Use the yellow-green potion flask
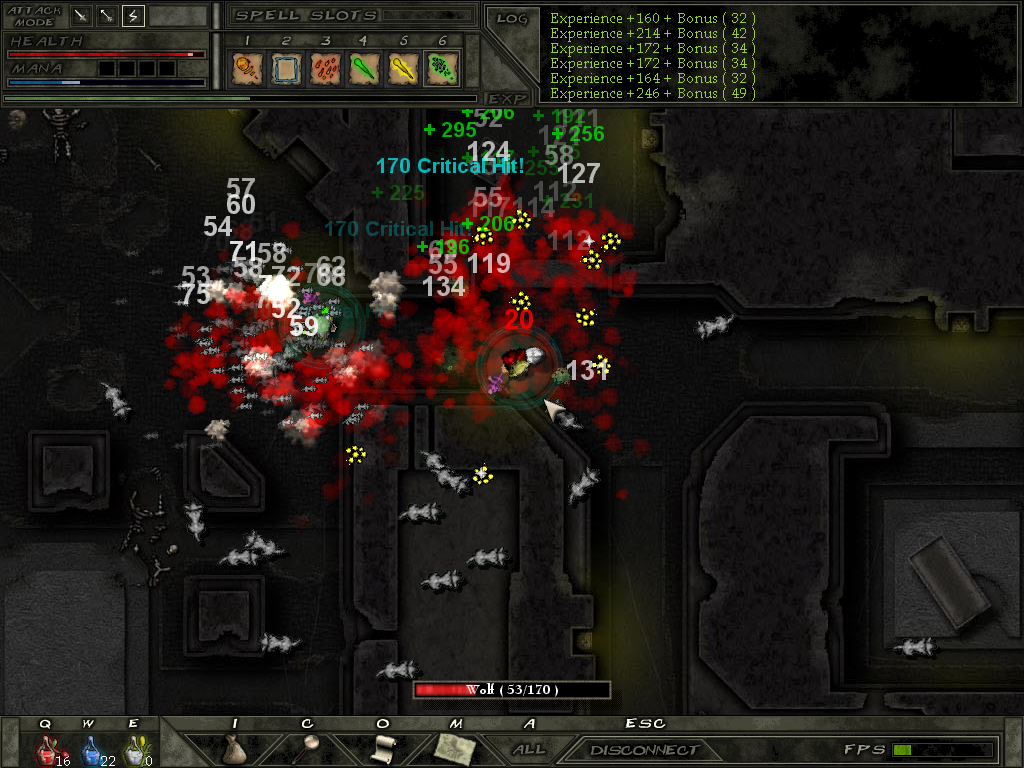The image size is (1024, 768). (x=133, y=749)
